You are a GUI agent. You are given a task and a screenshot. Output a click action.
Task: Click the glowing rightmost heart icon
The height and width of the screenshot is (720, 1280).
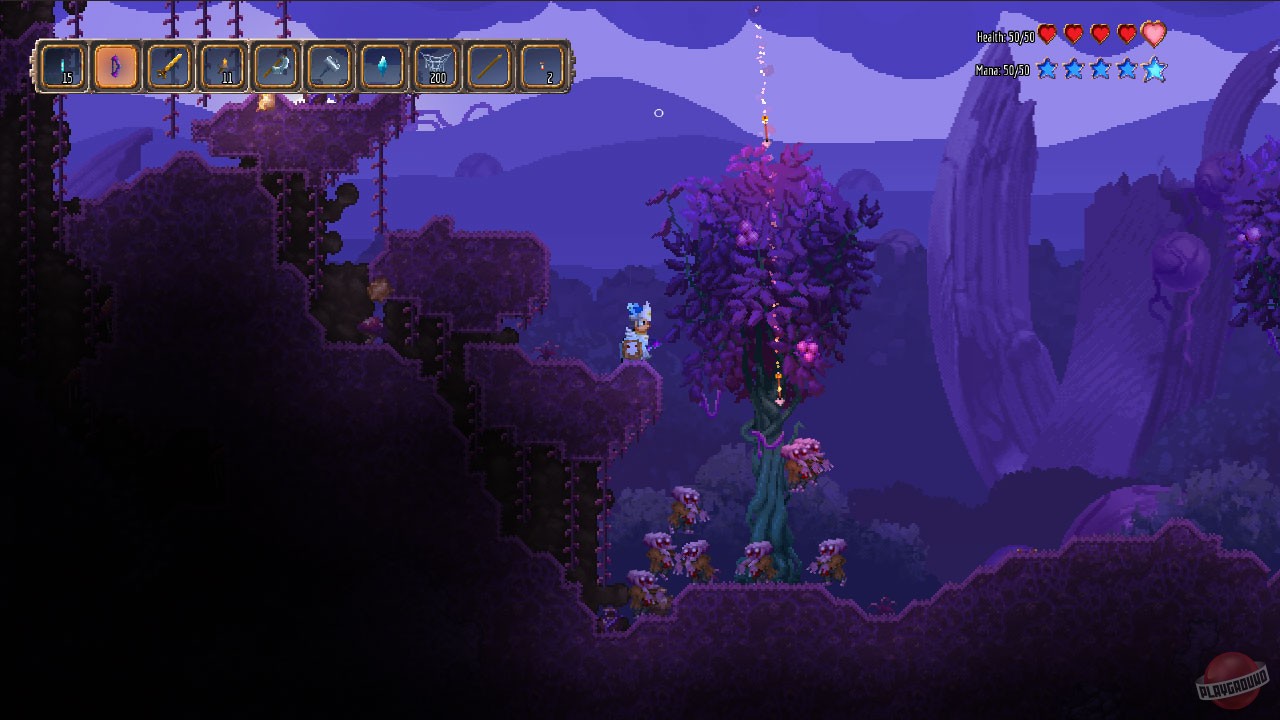[1152, 33]
